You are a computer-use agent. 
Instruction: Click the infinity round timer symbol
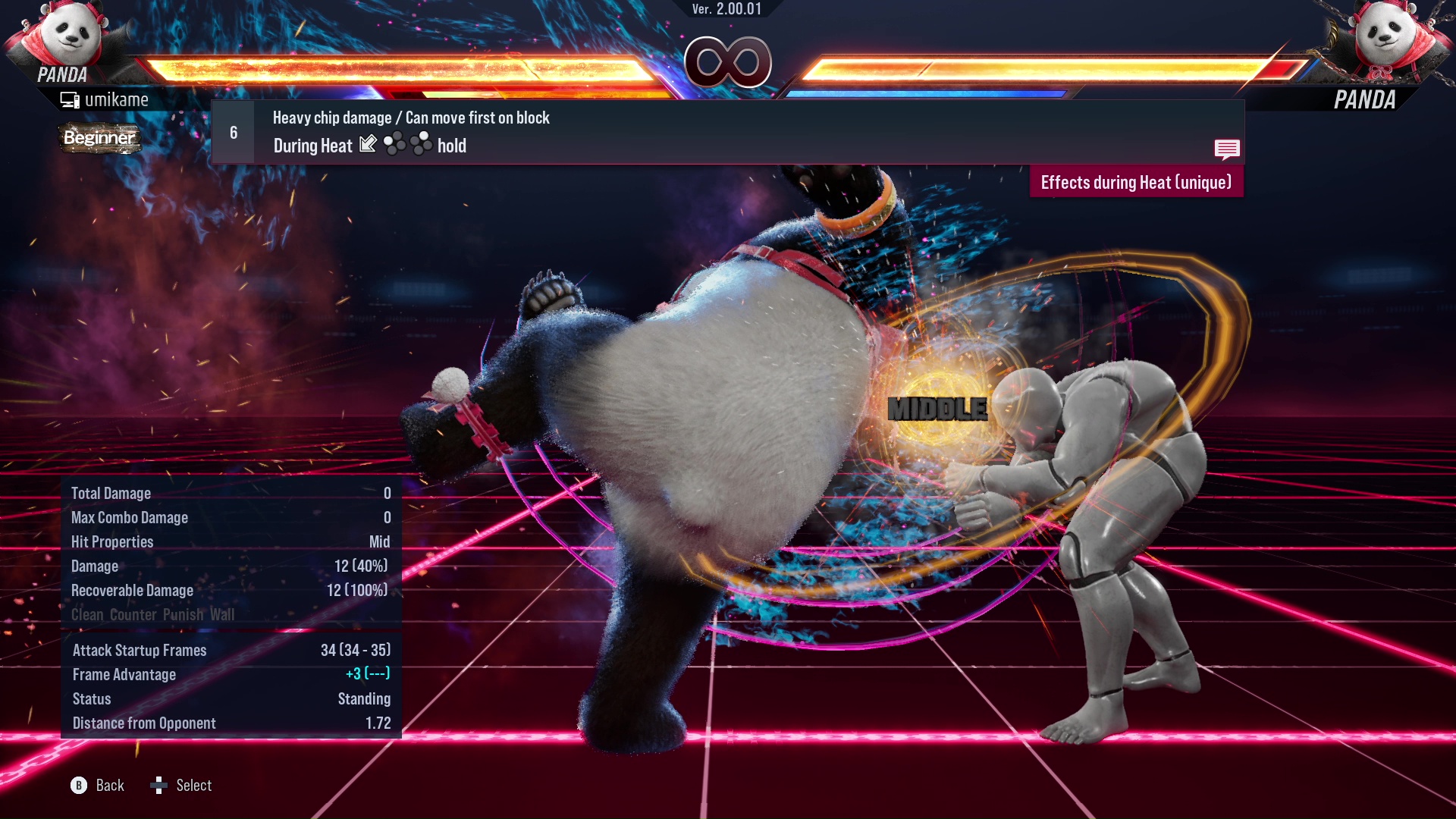point(726,62)
